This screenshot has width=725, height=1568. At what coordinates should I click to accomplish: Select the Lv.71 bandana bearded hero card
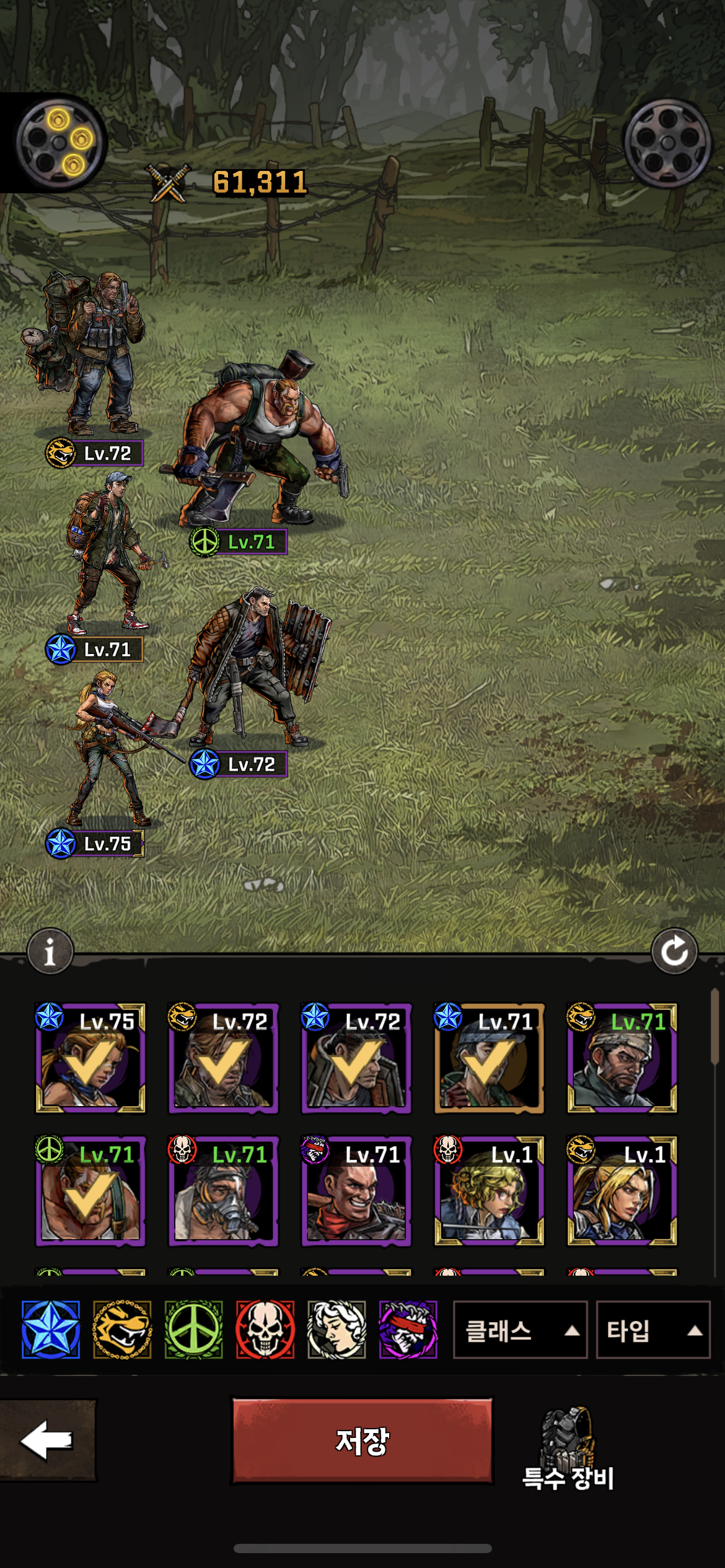coord(622,1058)
